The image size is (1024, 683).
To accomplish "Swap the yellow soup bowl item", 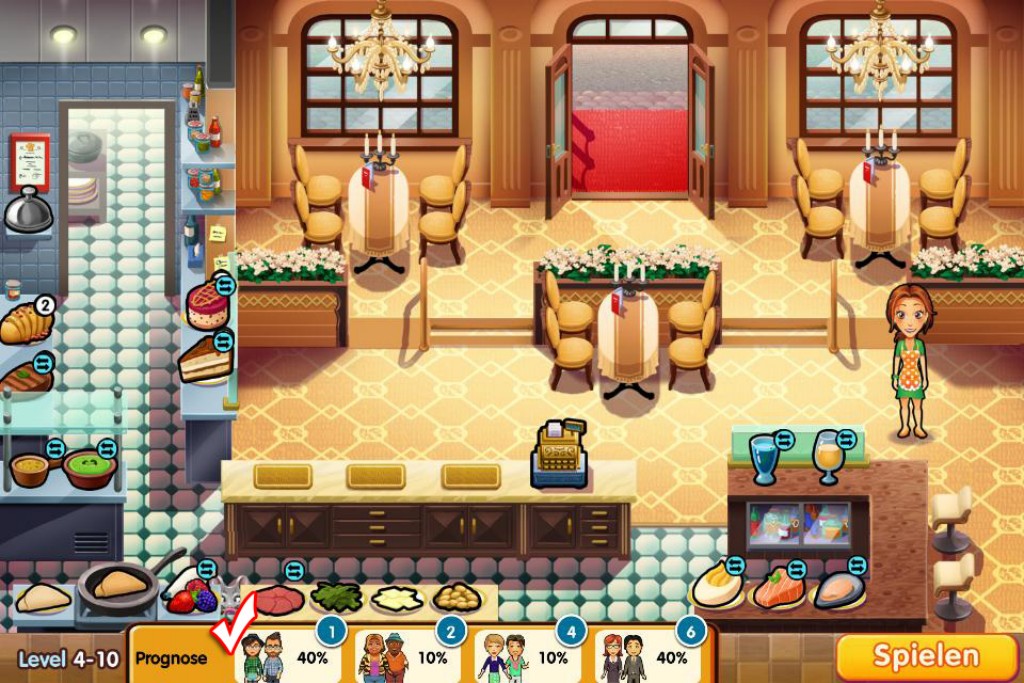I will [55, 448].
